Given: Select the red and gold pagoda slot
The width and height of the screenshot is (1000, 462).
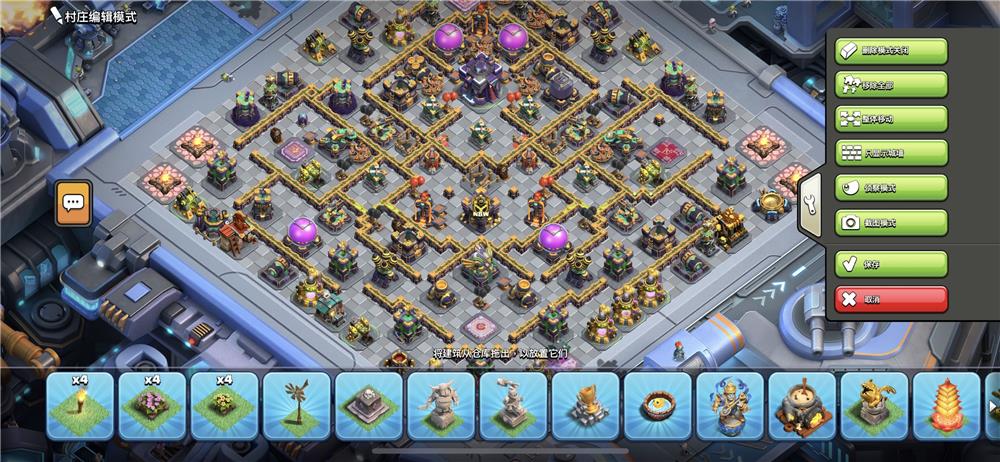Looking at the screenshot, I should [x=946, y=407].
